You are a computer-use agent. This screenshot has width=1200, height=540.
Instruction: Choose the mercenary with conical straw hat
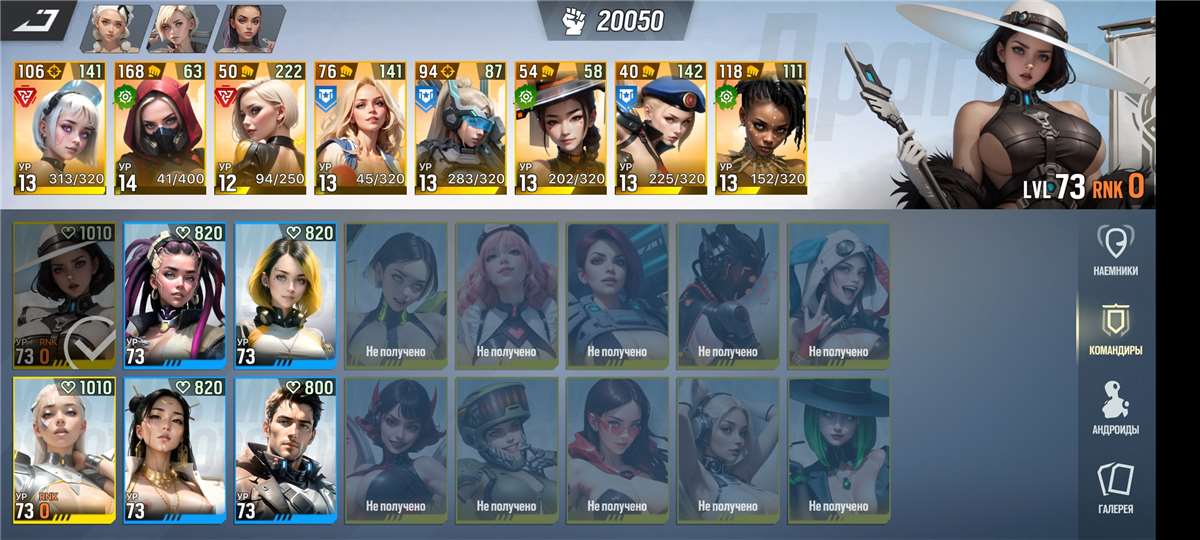(x=560, y=128)
